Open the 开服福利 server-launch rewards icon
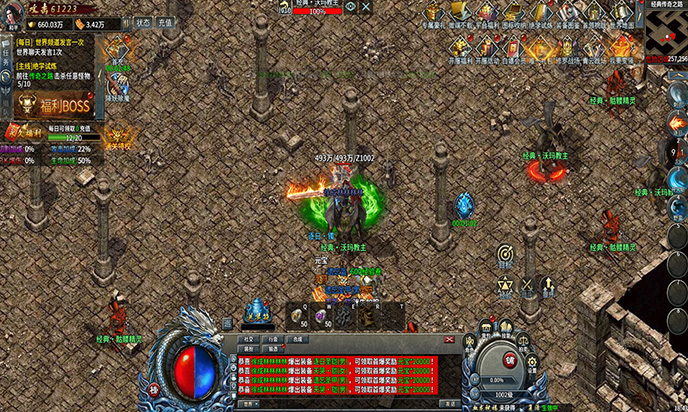 (458, 47)
